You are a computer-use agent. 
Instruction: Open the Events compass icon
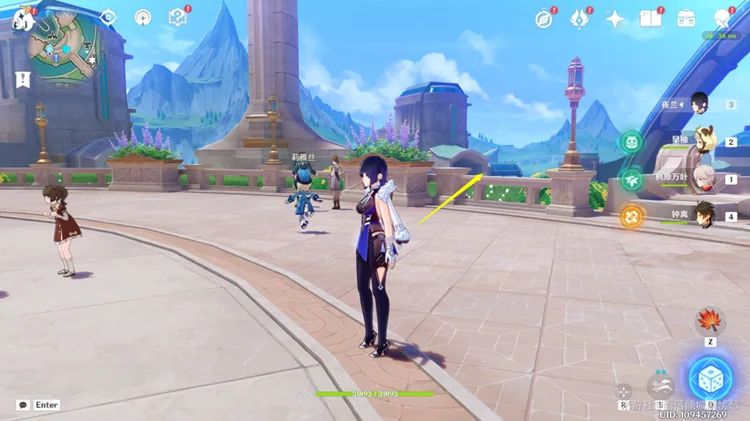click(544, 19)
